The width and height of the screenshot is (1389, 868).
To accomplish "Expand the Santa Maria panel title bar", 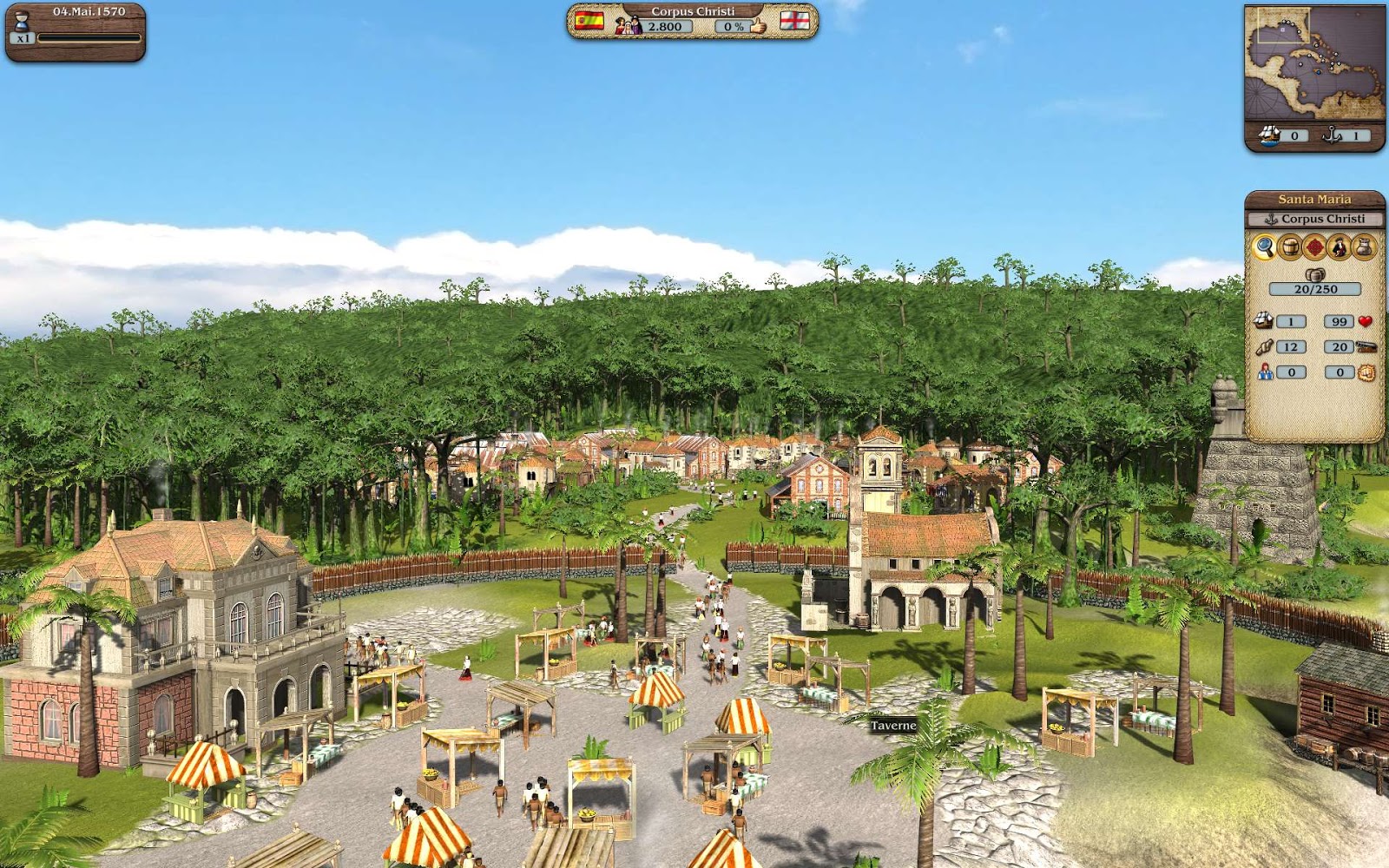I will click(x=1315, y=199).
